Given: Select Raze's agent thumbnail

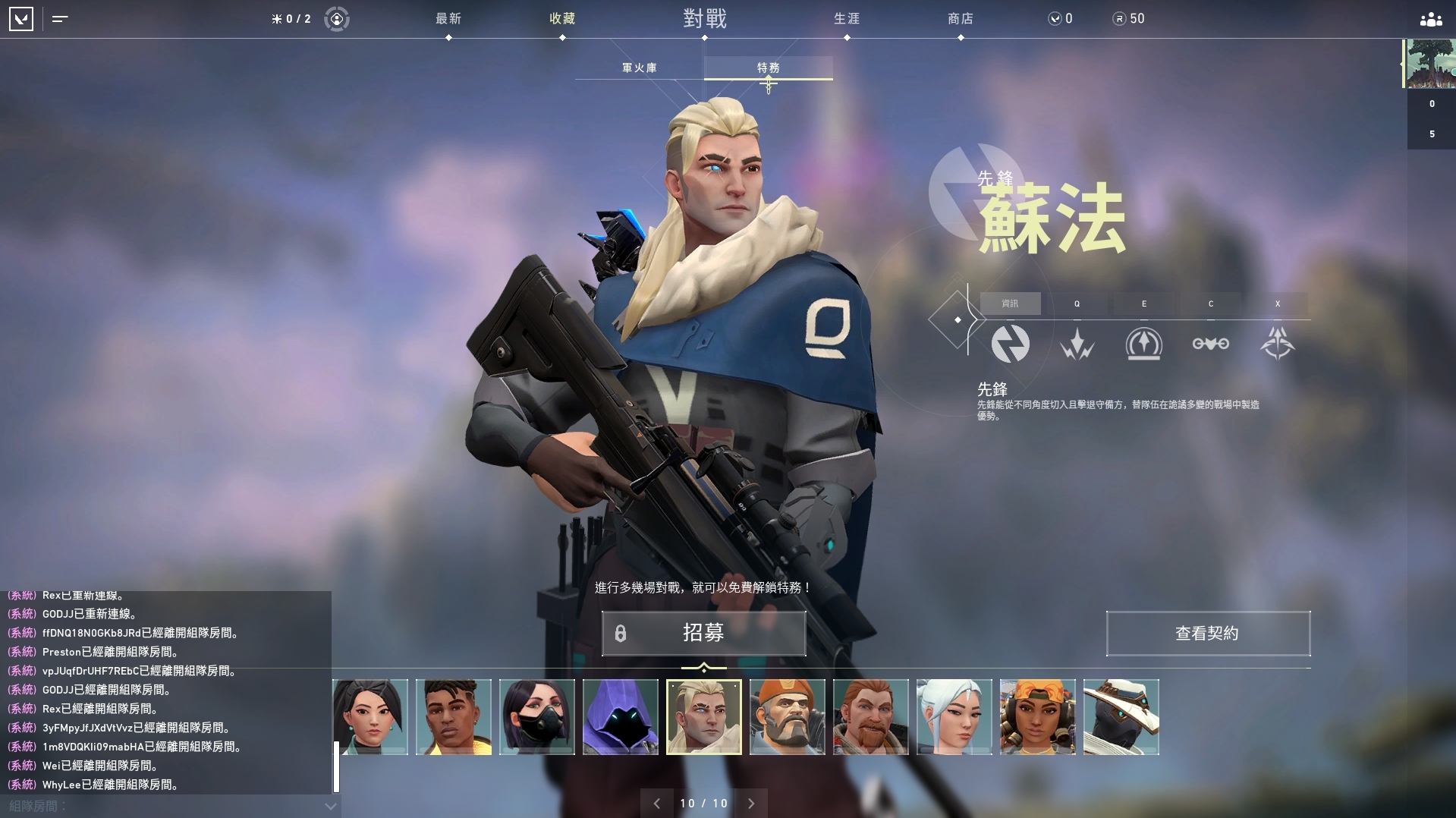Looking at the screenshot, I should pos(1037,716).
